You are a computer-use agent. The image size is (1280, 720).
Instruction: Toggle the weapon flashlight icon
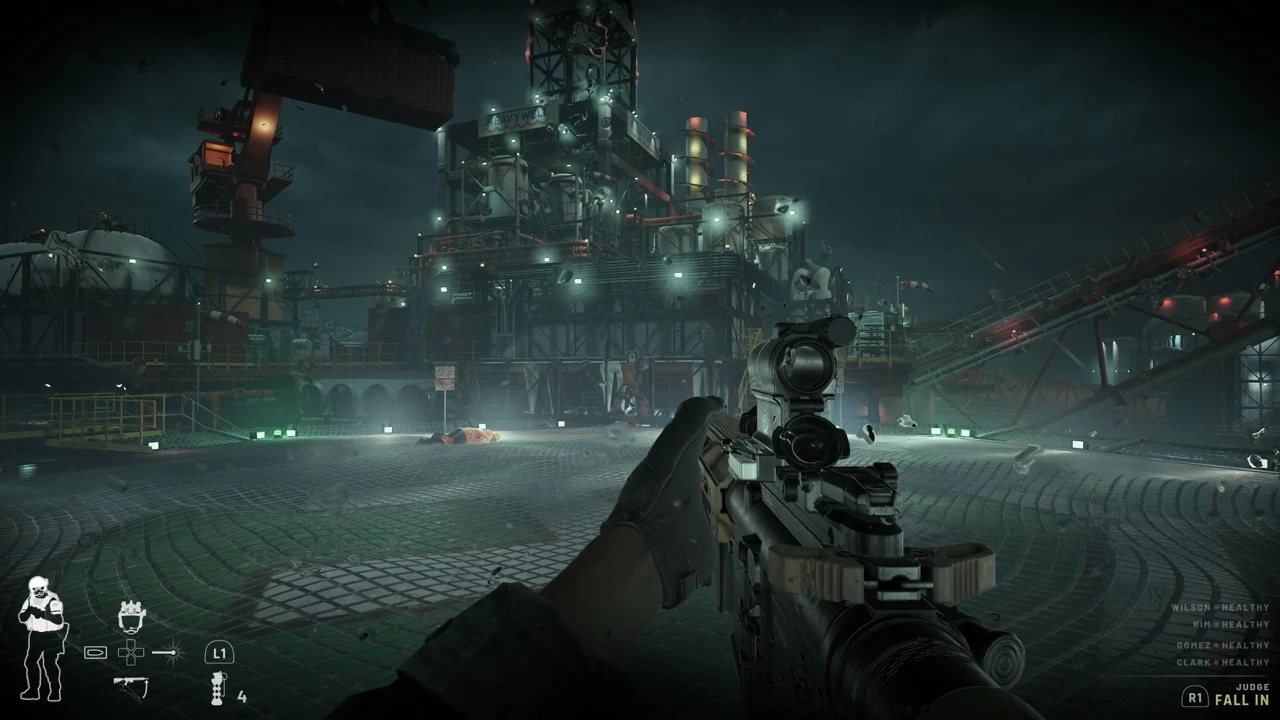(x=168, y=653)
